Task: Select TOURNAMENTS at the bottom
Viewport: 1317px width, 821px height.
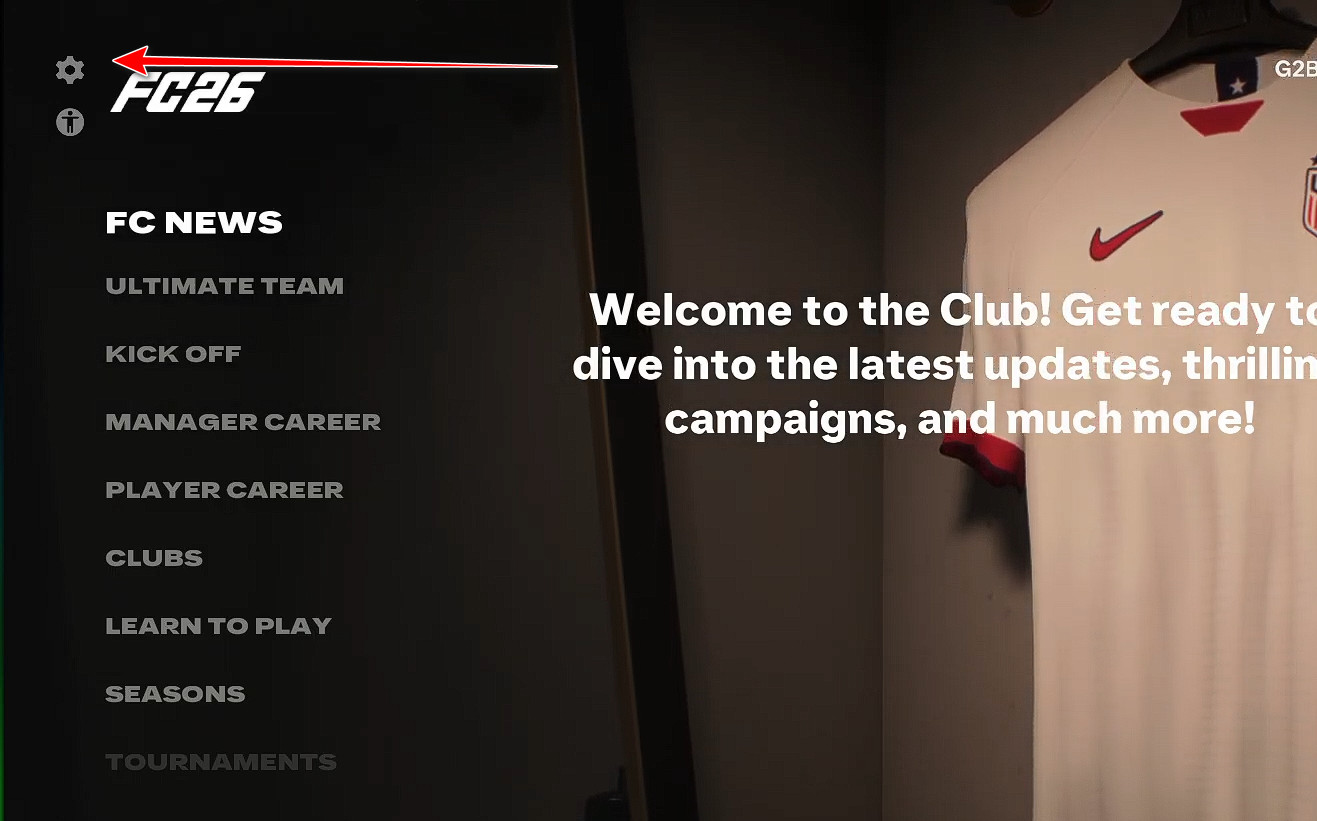Action: click(x=221, y=761)
